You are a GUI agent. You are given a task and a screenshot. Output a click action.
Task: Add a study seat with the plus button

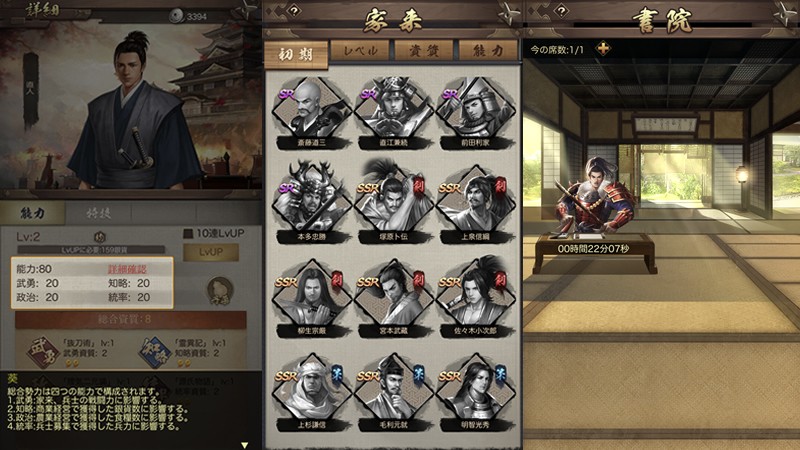click(602, 49)
